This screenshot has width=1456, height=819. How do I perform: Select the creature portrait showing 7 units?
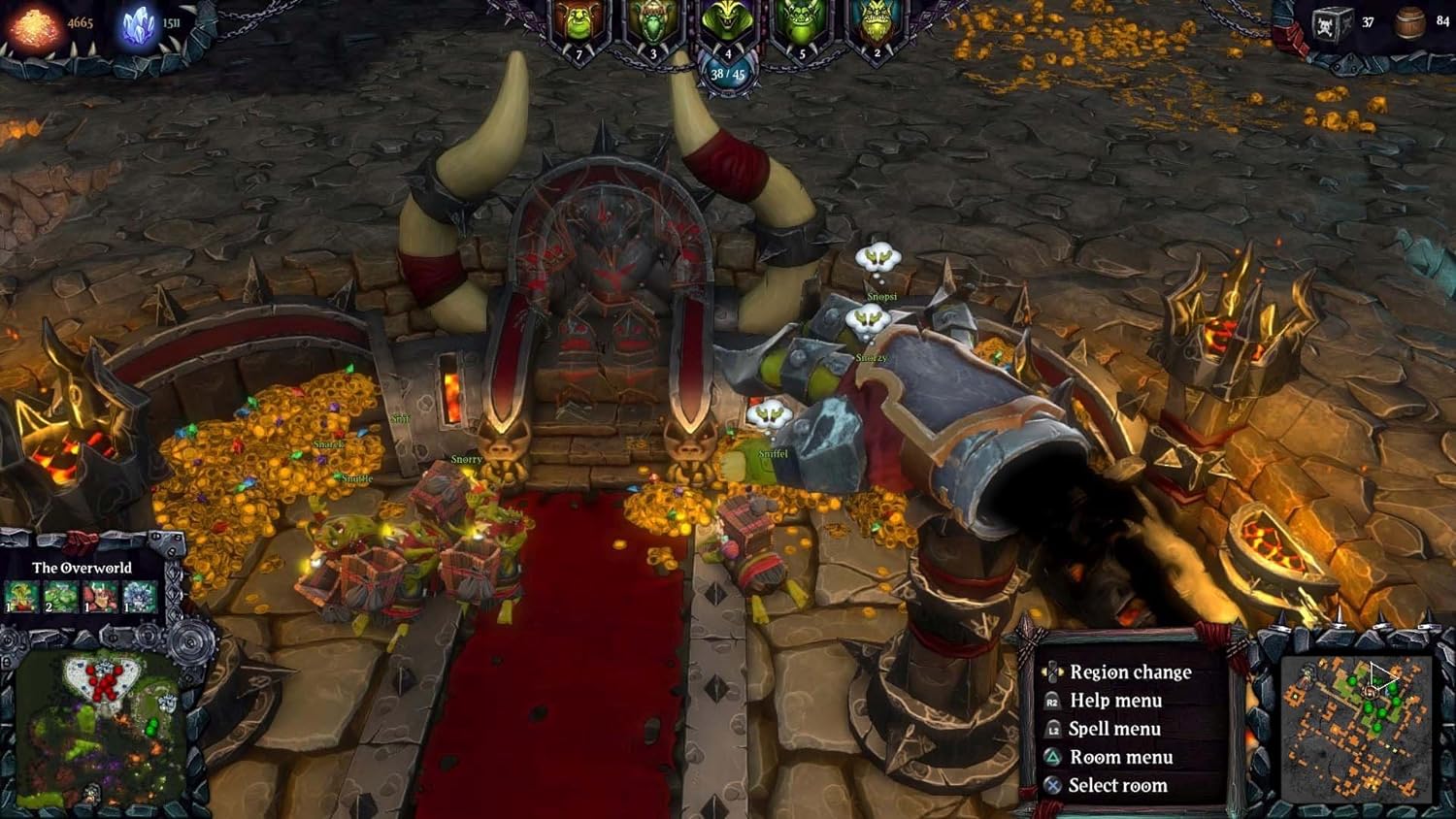tap(579, 24)
